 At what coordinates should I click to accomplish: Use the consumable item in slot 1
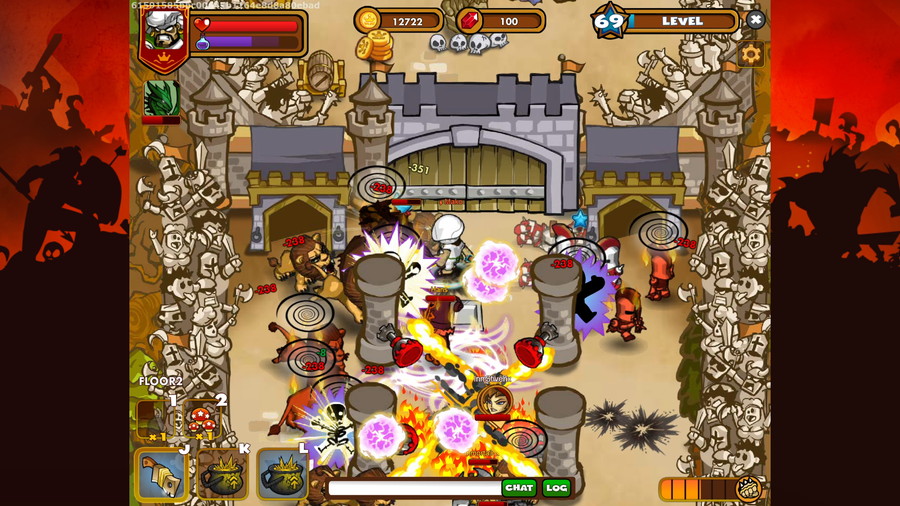pos(156,420)
